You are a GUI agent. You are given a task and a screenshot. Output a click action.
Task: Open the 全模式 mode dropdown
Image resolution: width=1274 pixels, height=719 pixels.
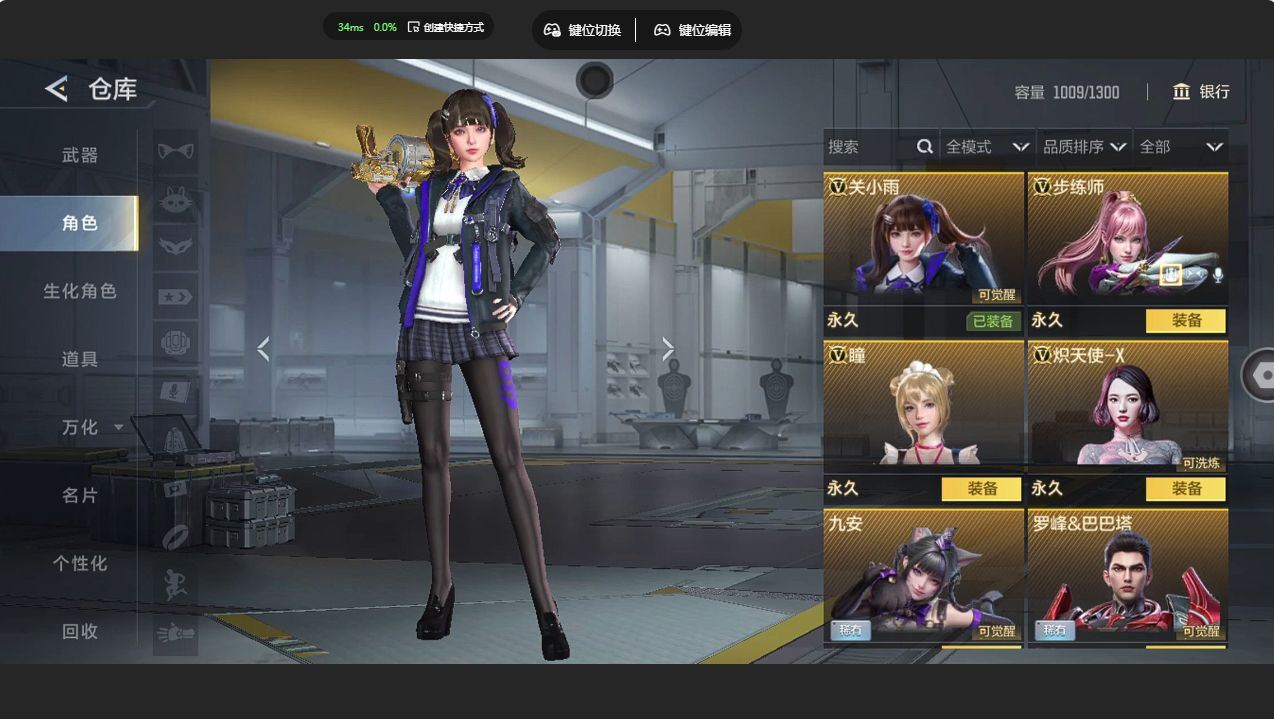pyautogui.click(x=987, y=147)
